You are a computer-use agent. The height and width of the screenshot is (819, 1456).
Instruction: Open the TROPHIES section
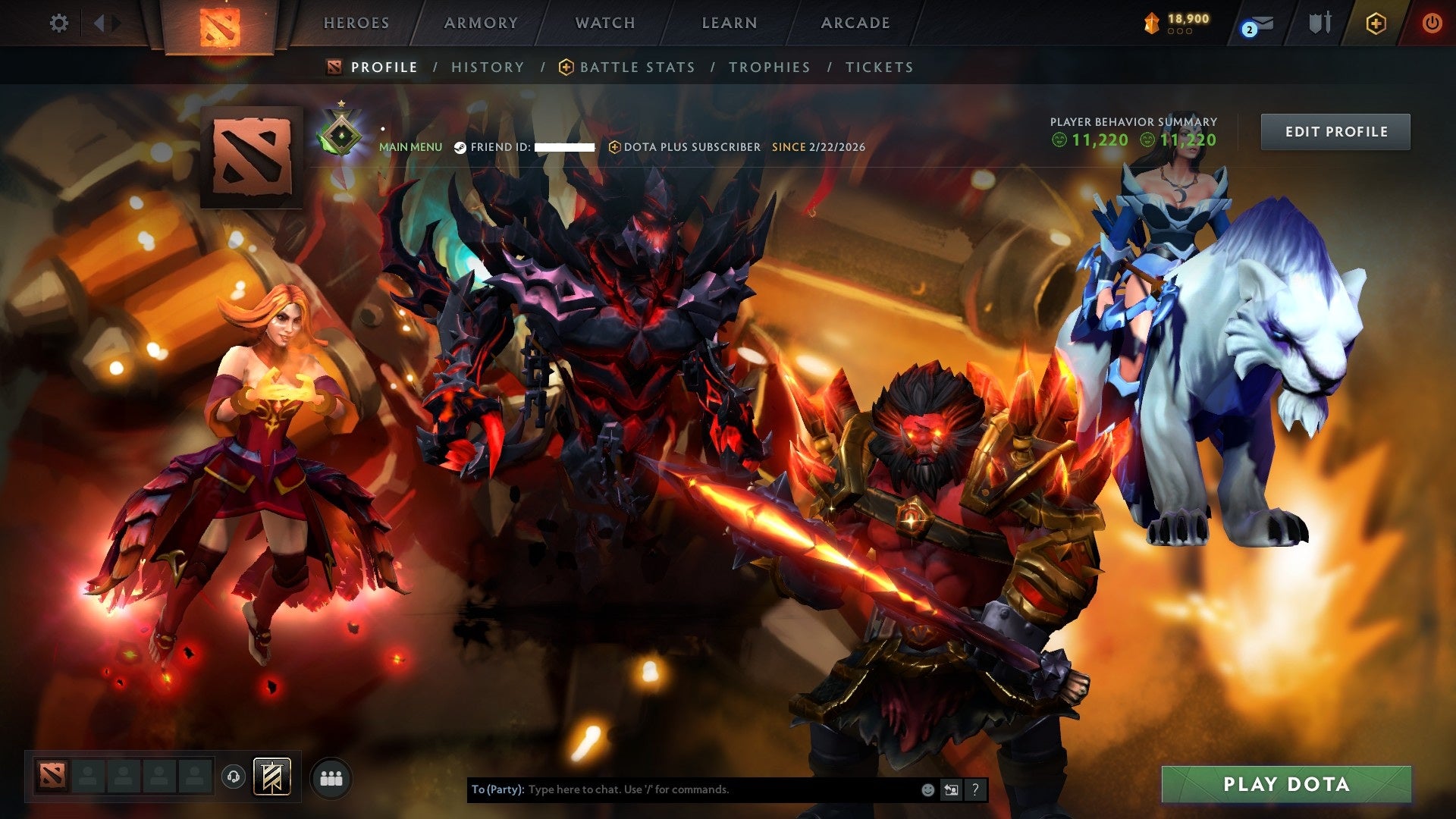coord(769,67)
